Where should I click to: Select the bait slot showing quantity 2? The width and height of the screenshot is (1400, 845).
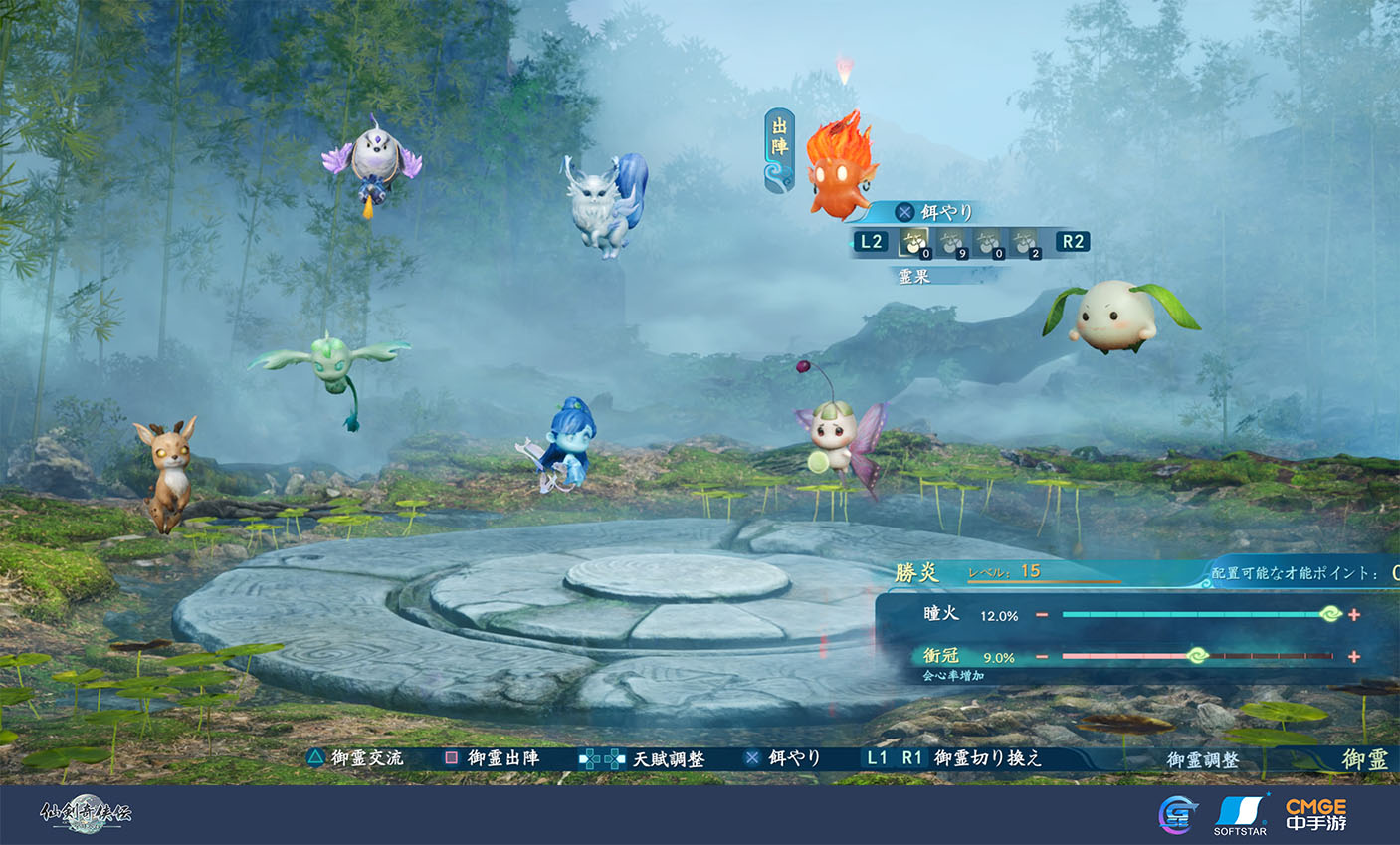pyautogui.click(x=1025, y=242)
